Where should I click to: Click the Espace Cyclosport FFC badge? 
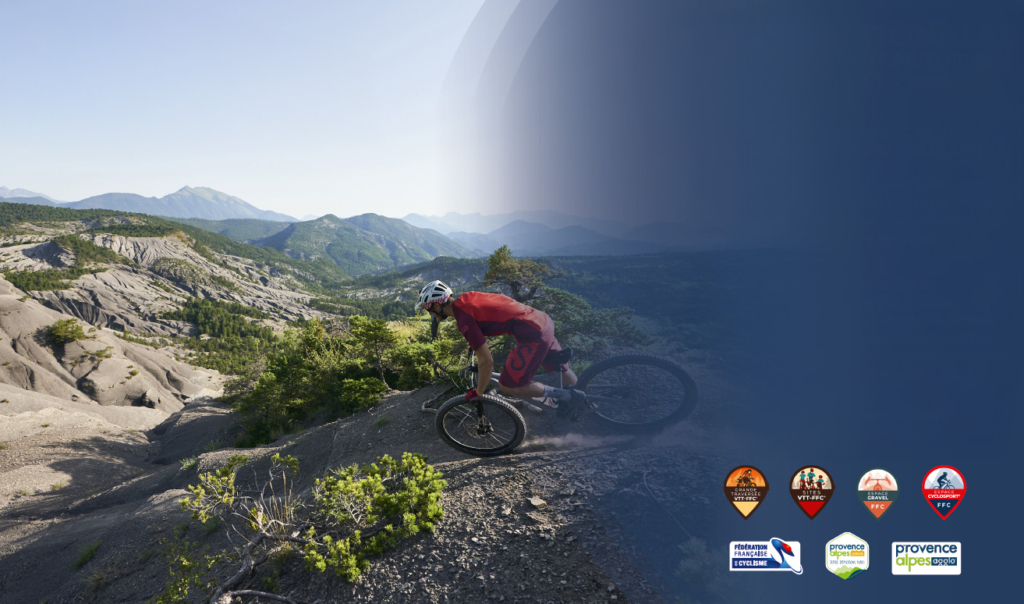click(x=943, y=490)
